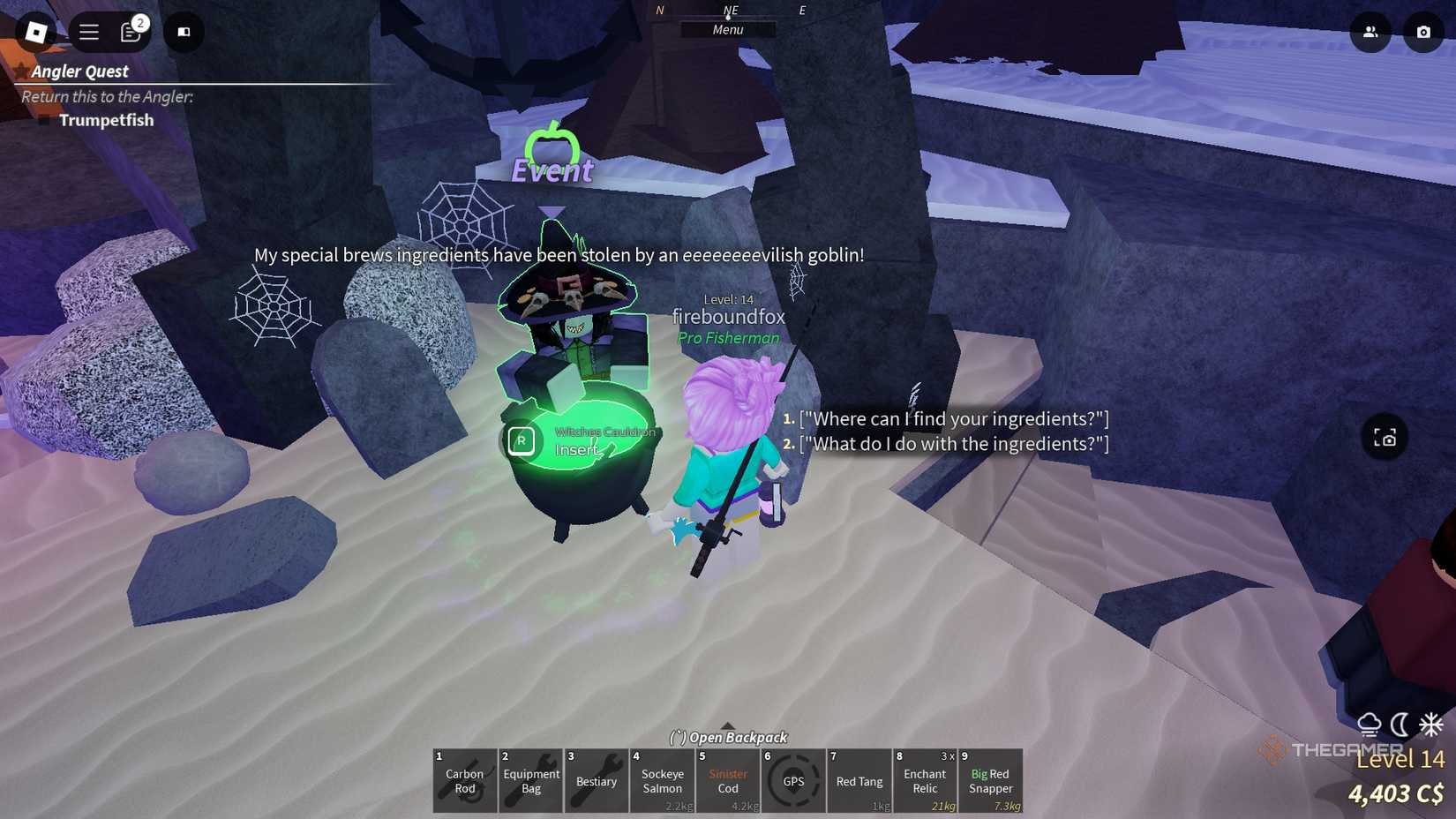This screenshot has height=819, width=1456.
Task: Open the players list in the top right
Action: click(x=1370, y=32)
